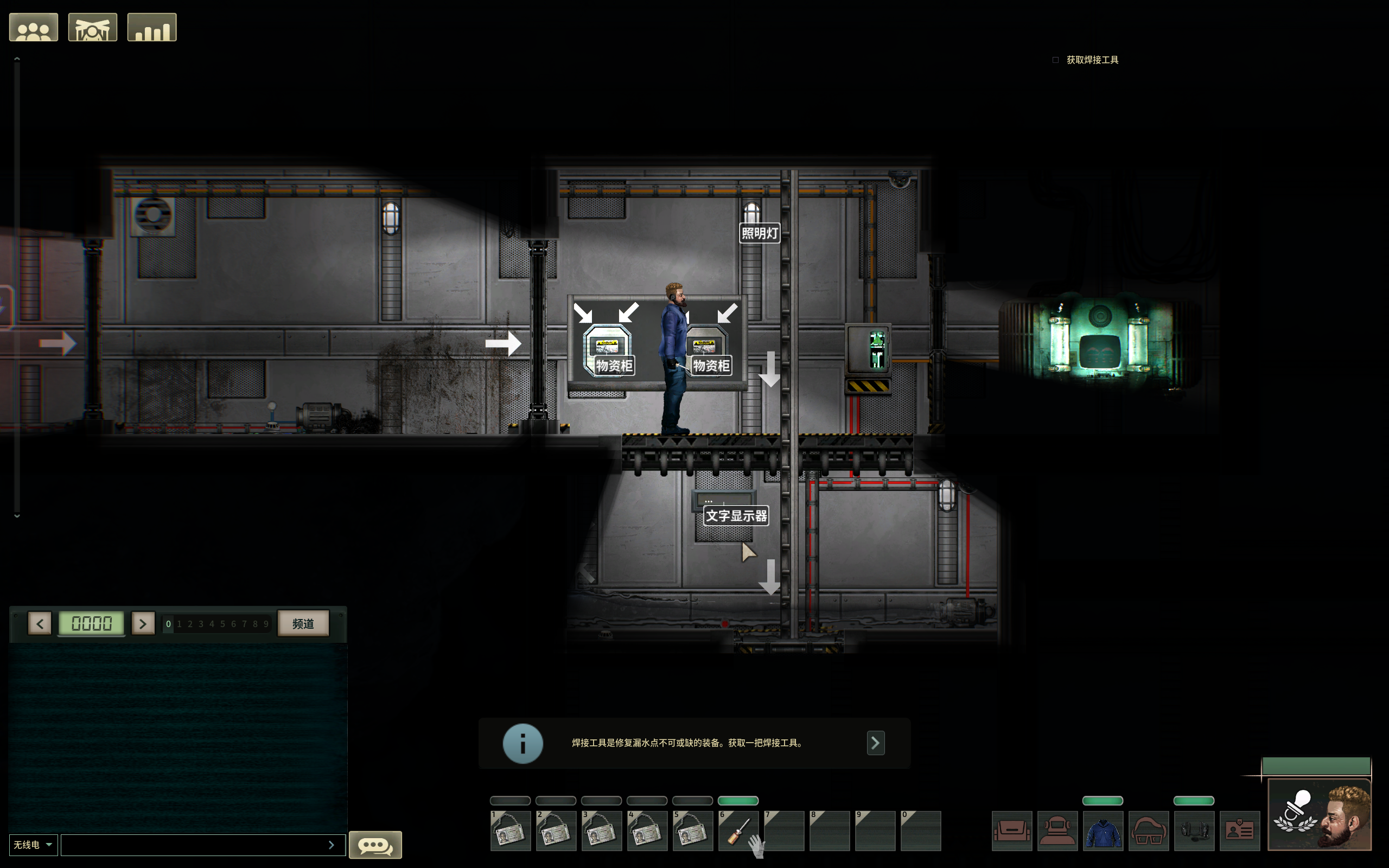Select the ID card in hotbar slot 1
The height and width of the screenshot is (868, 1389).
509,830
